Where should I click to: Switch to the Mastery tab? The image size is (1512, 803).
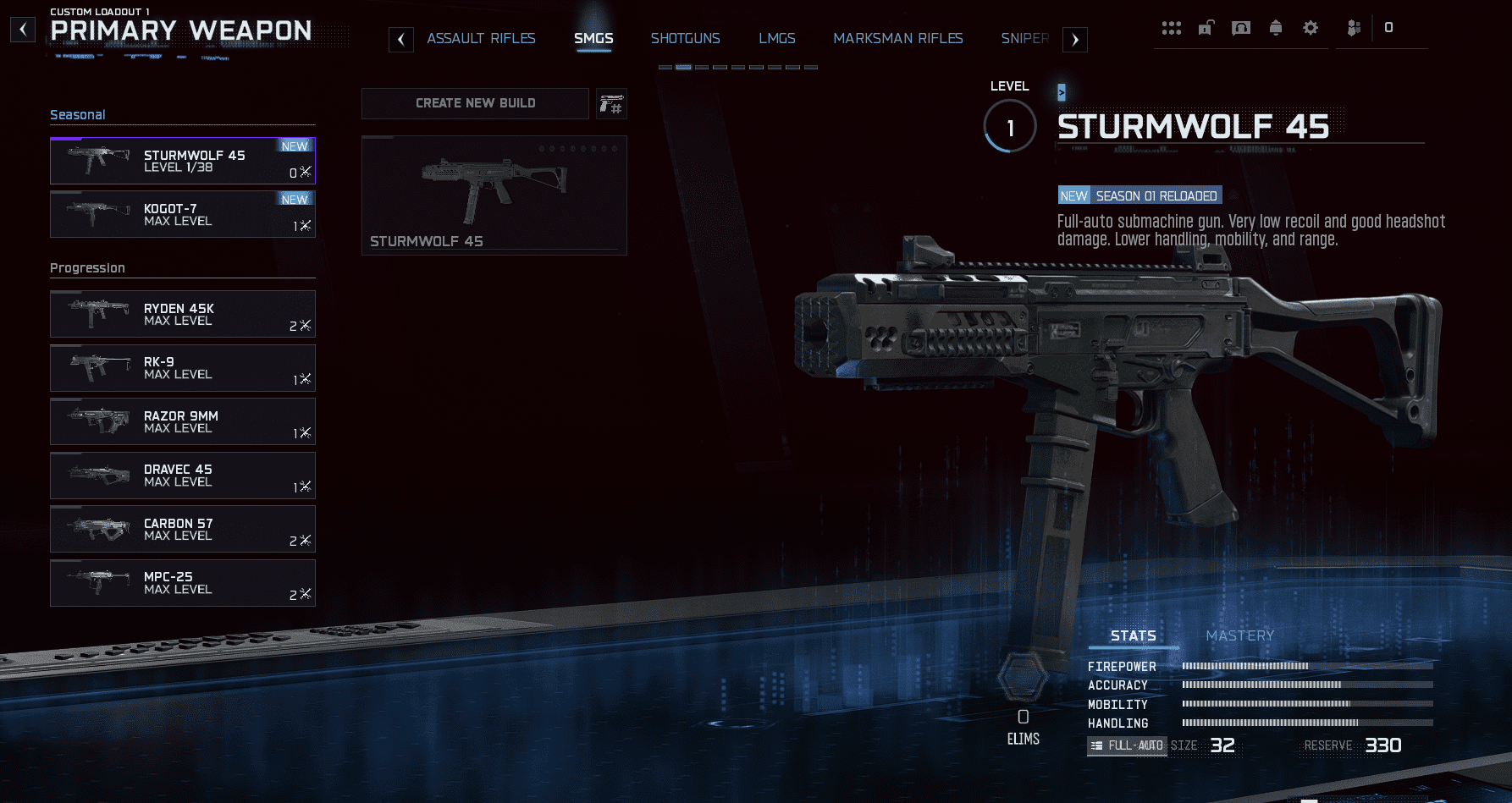[1239, 635]
